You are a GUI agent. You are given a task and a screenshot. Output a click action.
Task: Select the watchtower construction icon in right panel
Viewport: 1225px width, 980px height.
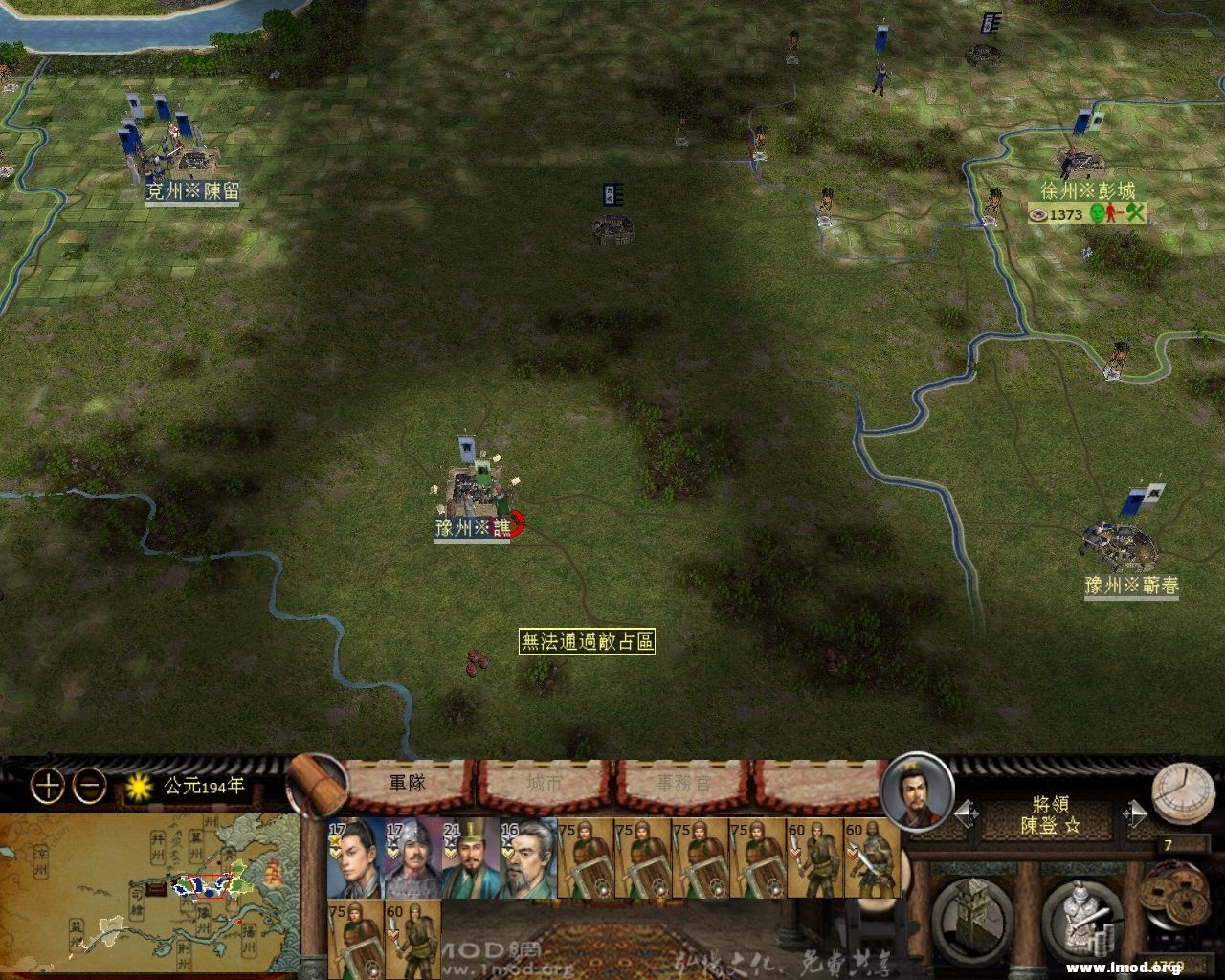click(971, 913)
